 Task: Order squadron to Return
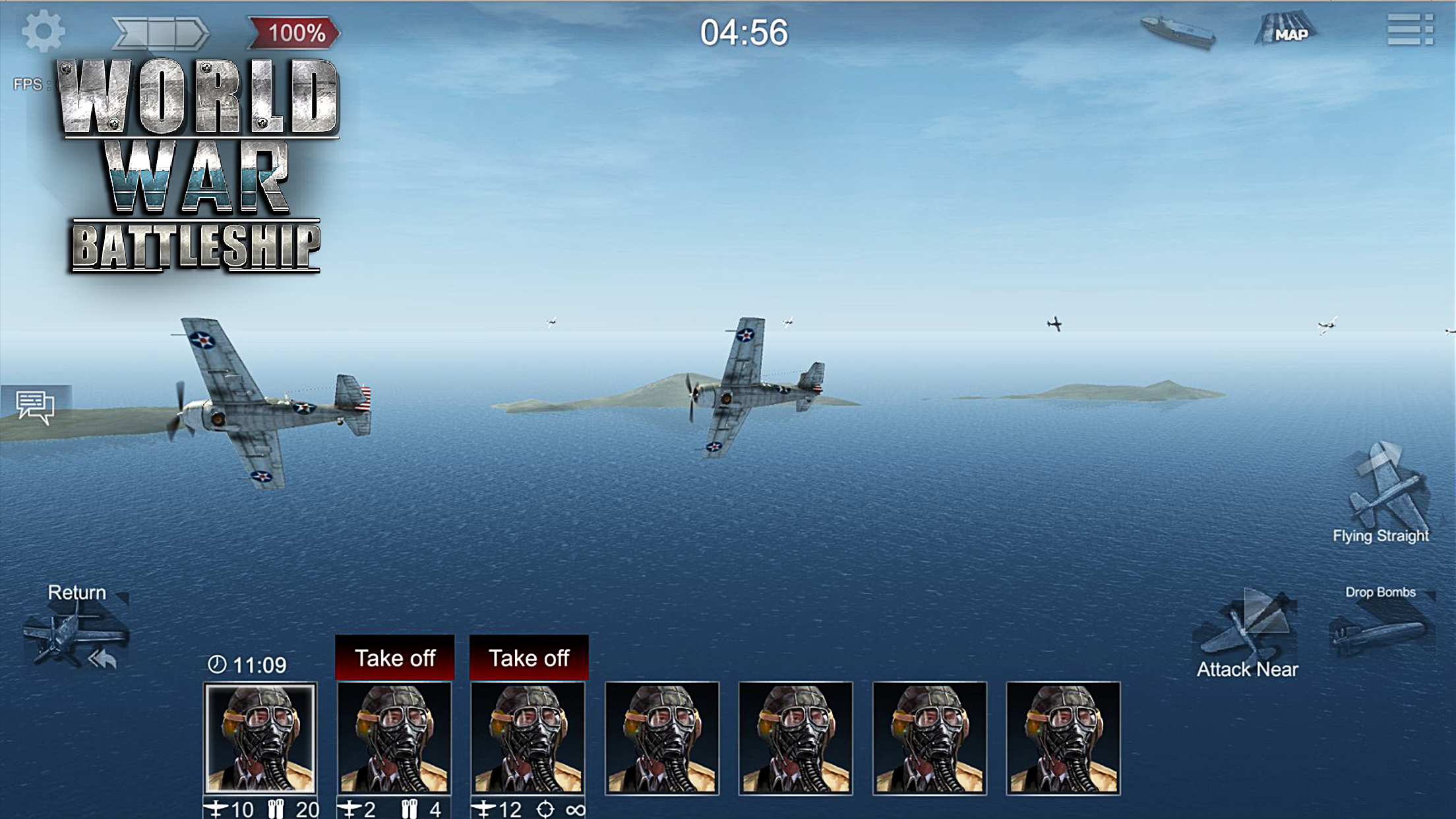point(76,628)
